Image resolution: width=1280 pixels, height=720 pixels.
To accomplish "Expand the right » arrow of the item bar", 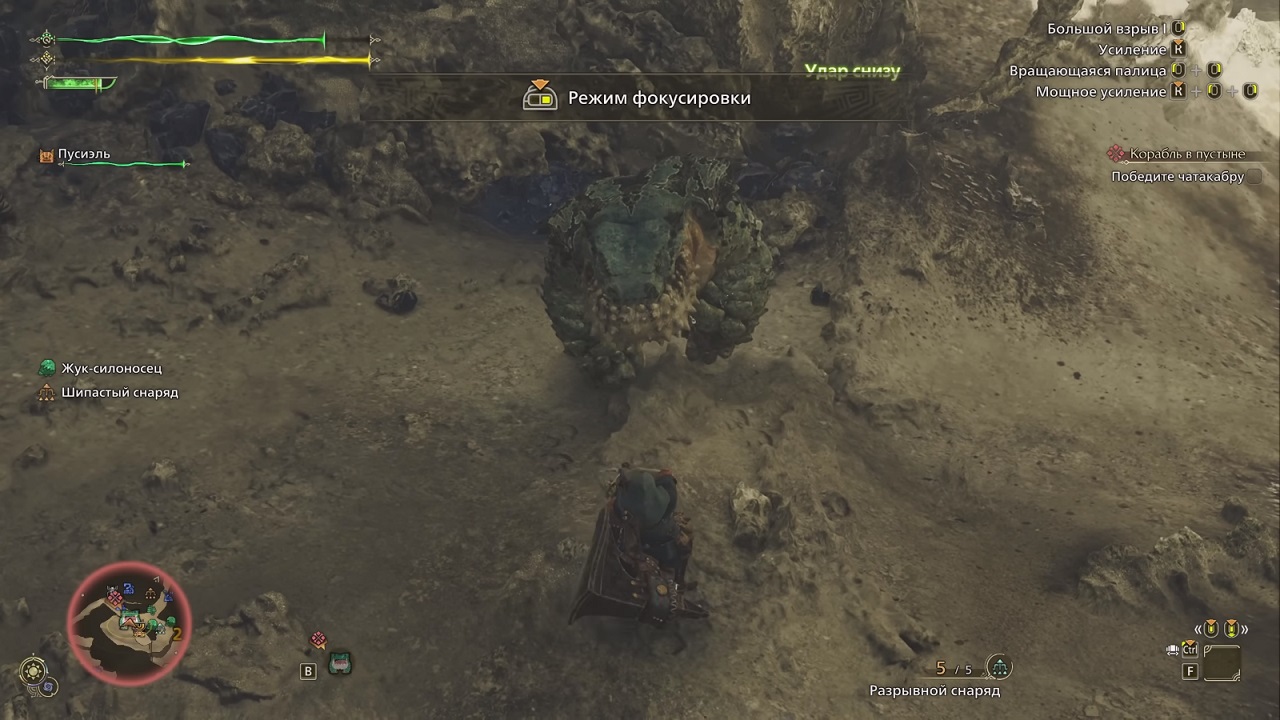I will tap(1245, 628).
